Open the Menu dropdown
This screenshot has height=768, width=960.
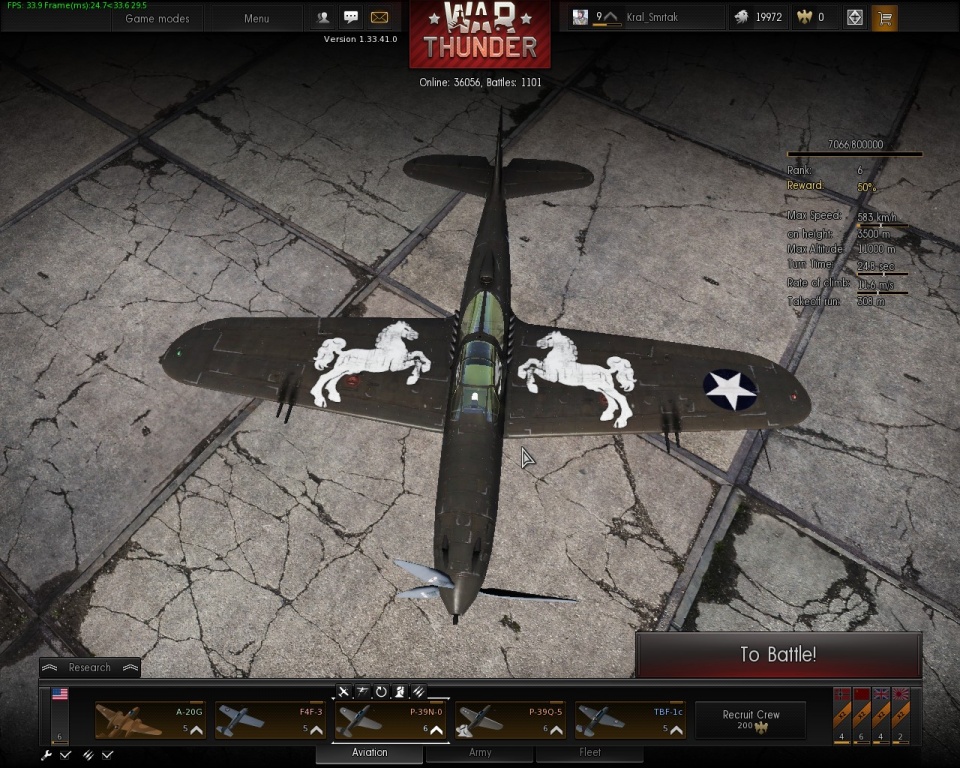point(256,18)
